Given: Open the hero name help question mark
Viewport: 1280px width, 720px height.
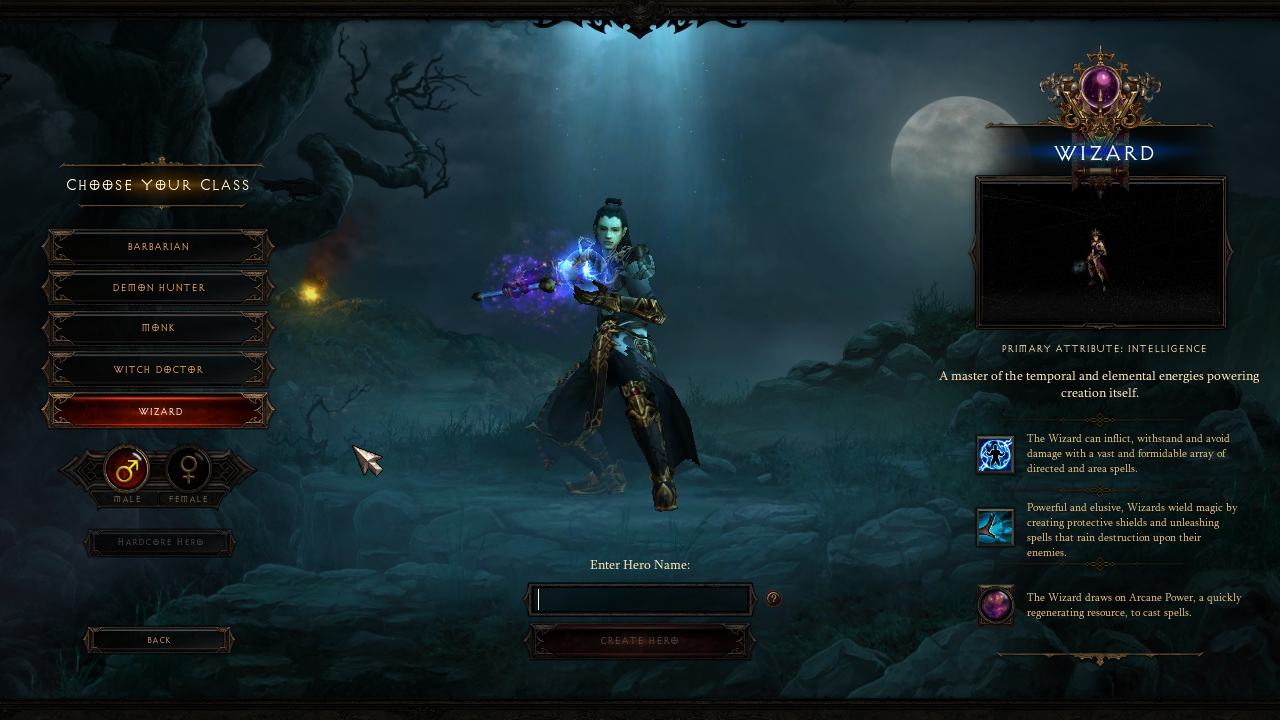Looking at the screenshot, I should [773, 599].
